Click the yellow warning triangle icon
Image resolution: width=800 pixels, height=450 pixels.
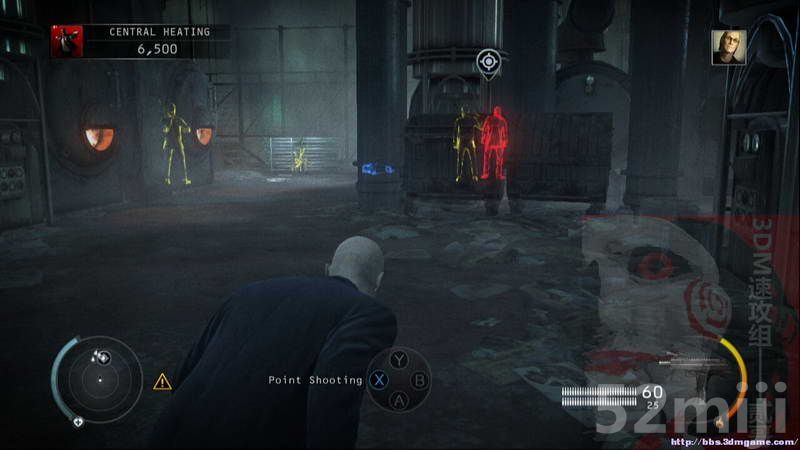[162, 381]
